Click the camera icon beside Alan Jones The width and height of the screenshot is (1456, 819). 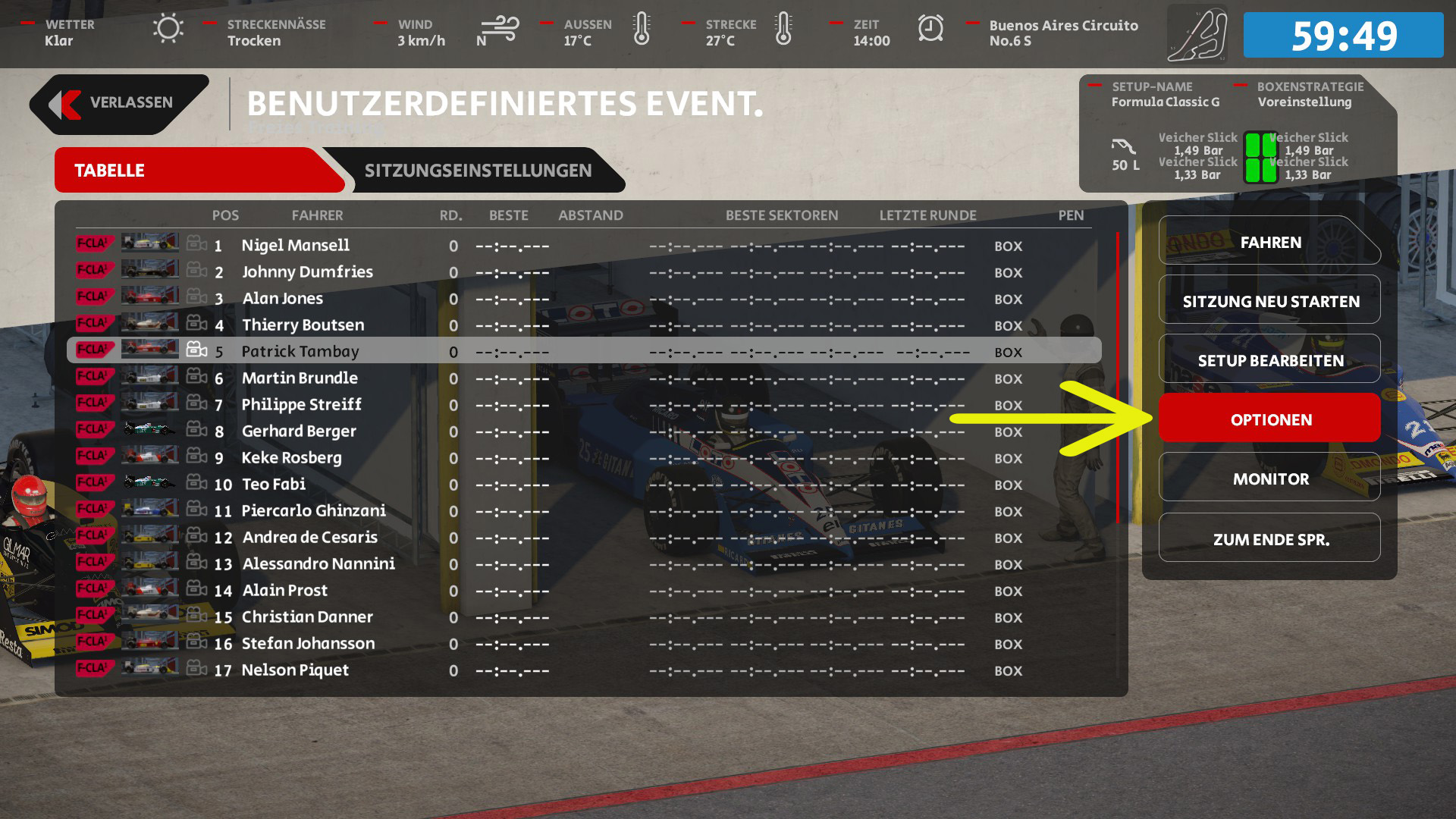point(196,297)
